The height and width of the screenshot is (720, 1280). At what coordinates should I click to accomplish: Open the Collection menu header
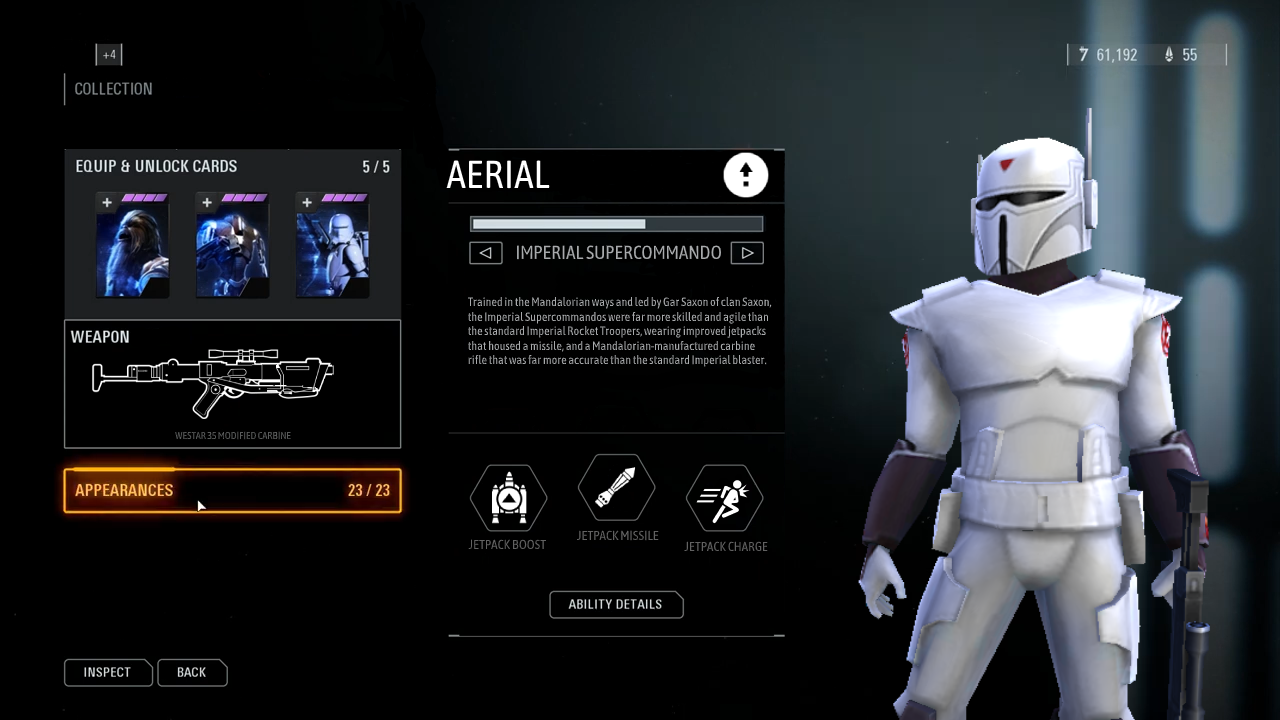click(x=113, y=89)
